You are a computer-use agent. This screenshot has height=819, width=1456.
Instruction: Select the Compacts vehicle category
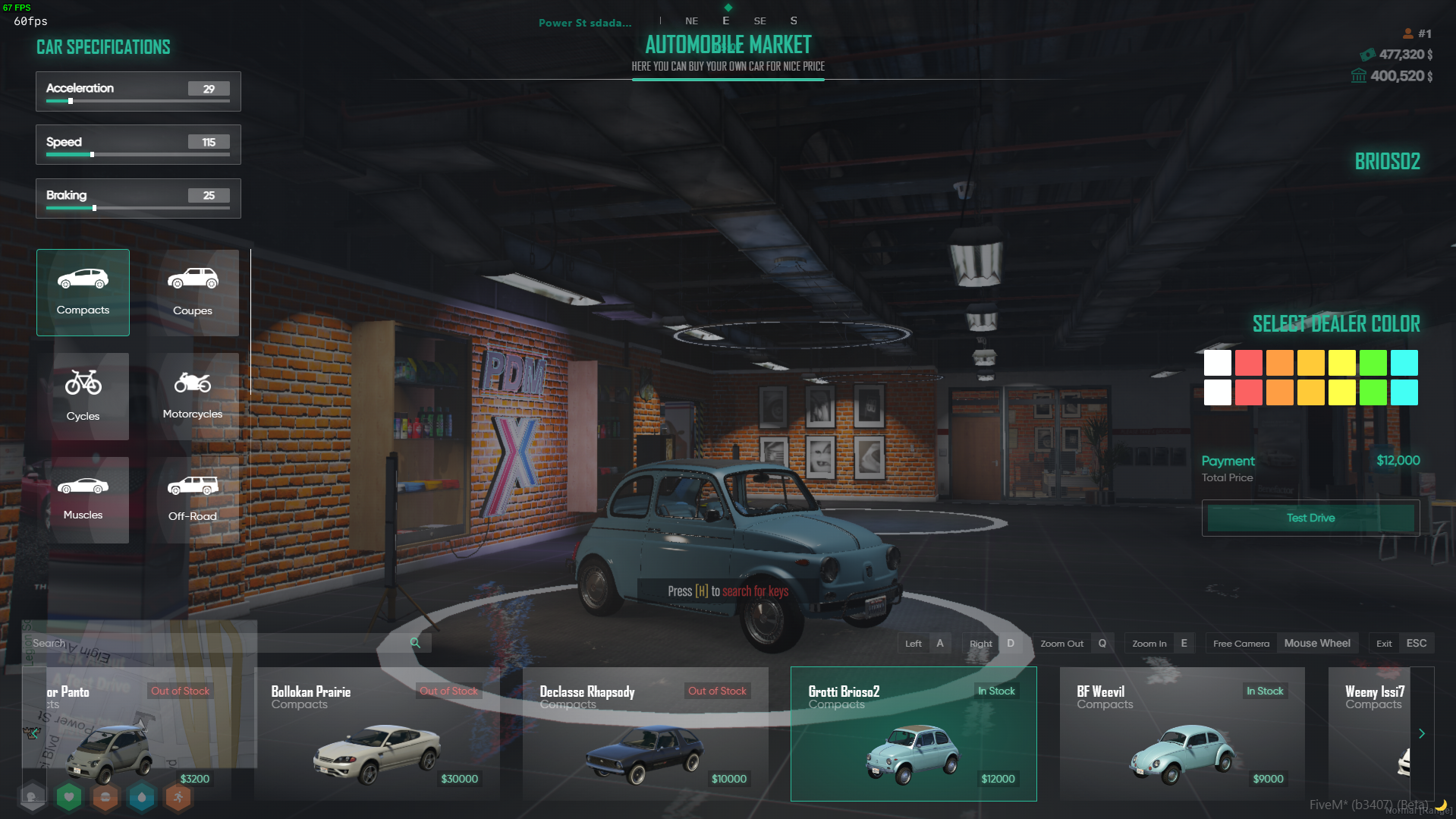click(83, 292)
